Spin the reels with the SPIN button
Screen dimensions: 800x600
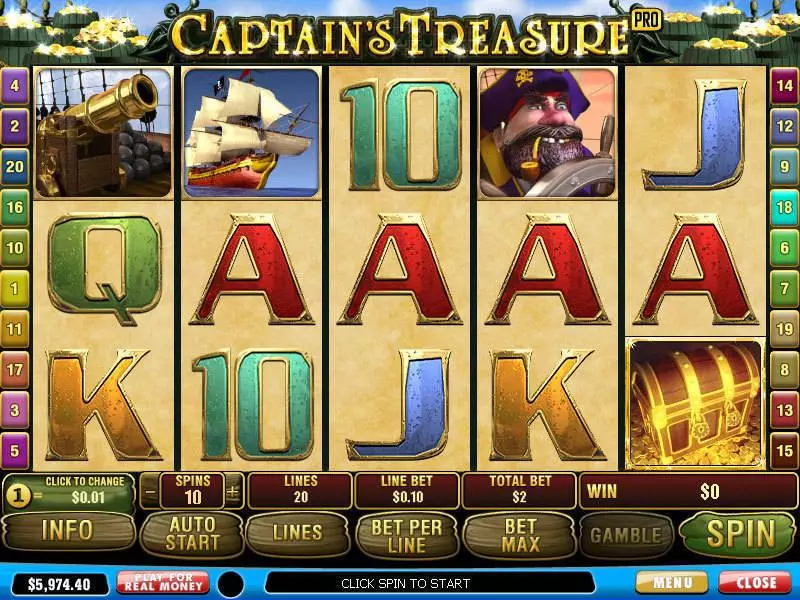pyautogui.click(x=741, y=533)
